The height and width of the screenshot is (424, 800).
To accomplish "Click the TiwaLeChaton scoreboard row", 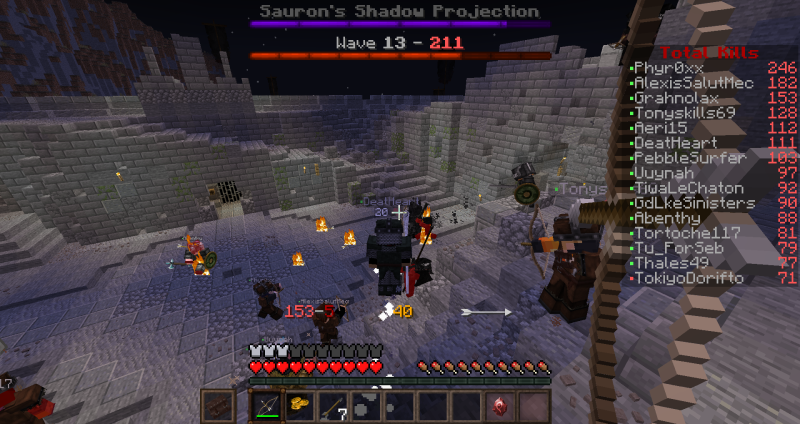I will (x=689, y=188).
